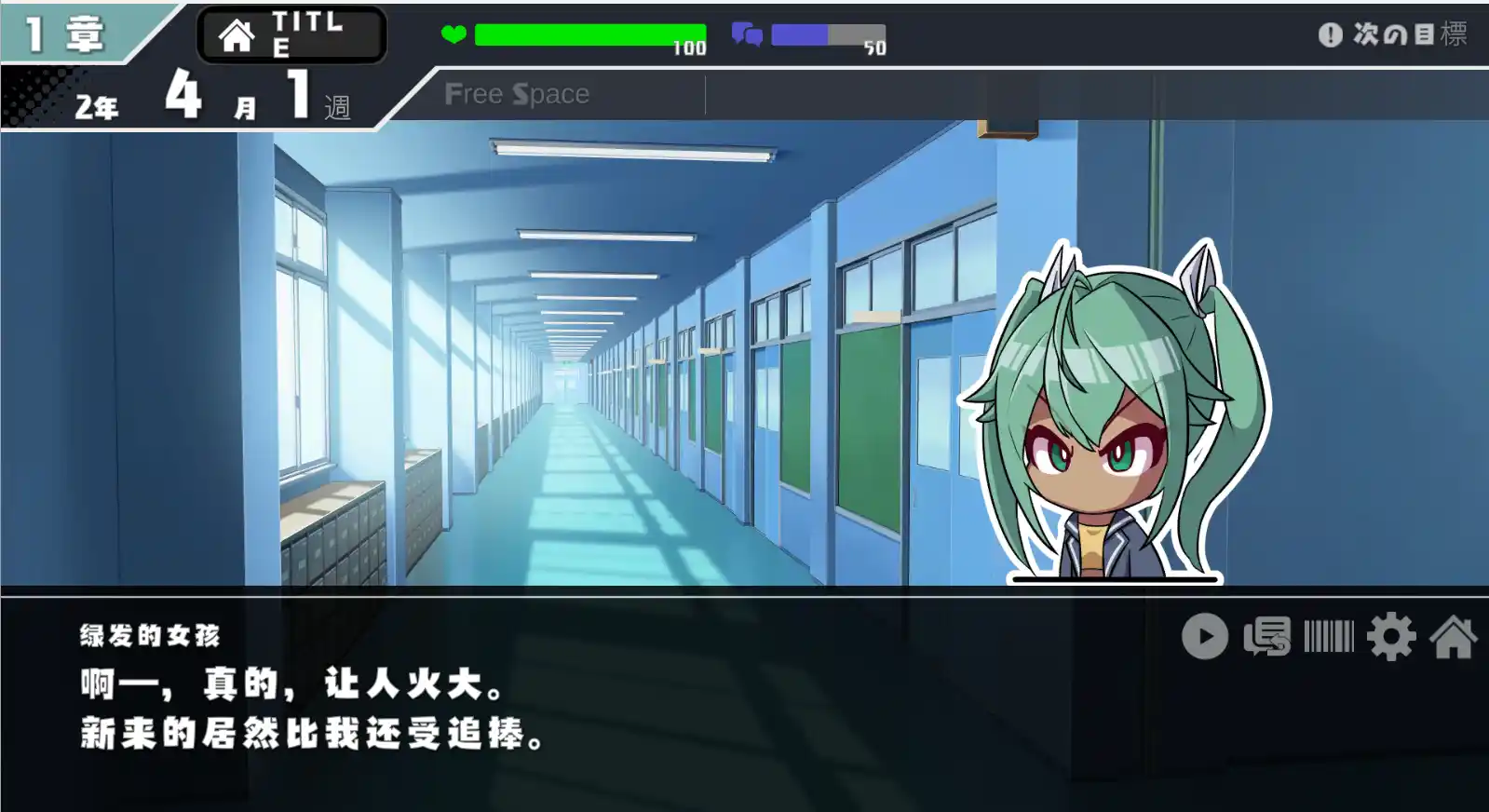
Task: Open the message backlog
Action: [x=1266, y=638]
